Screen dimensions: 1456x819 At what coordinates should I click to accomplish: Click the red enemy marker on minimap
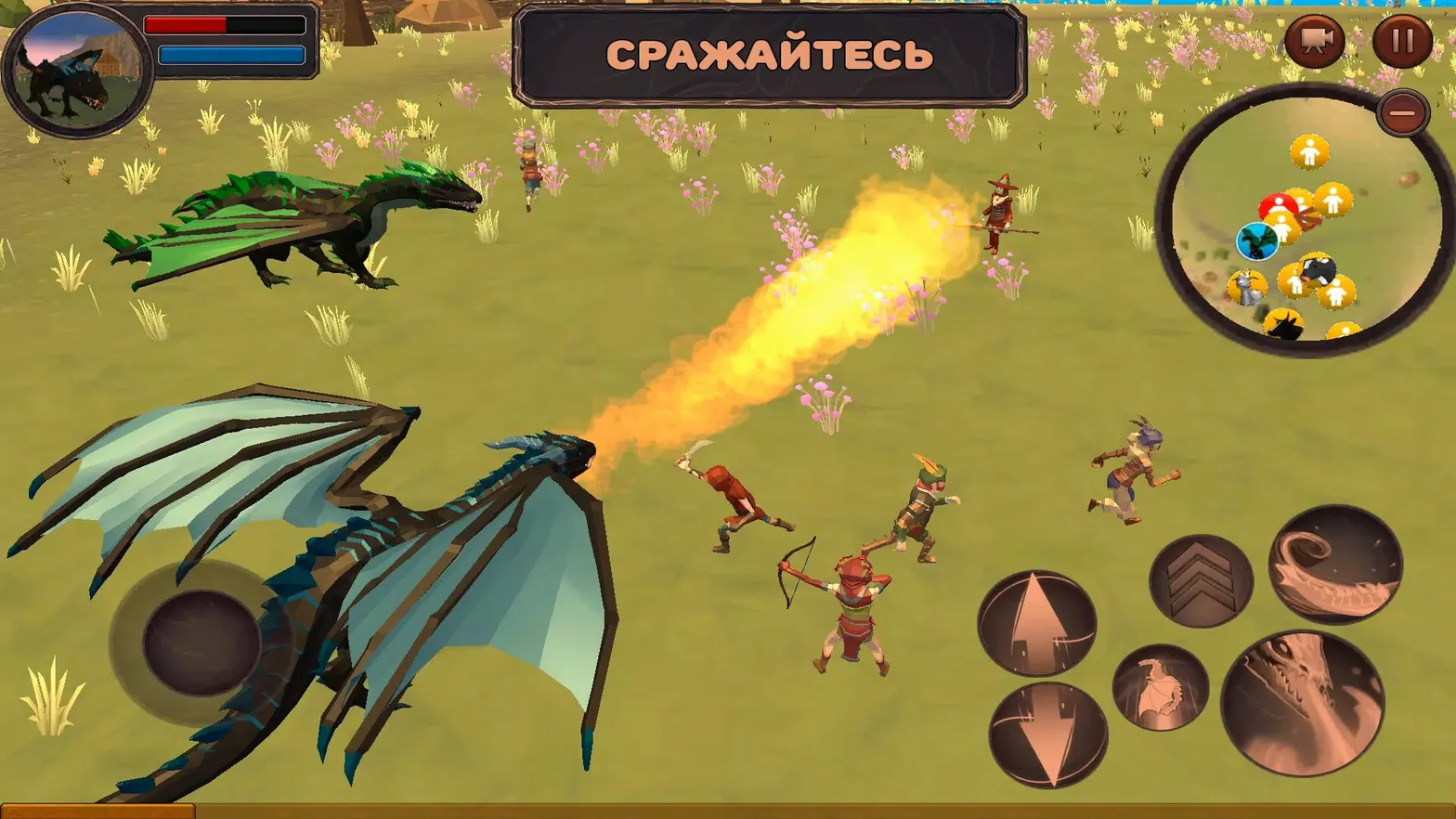(1279, 203)
